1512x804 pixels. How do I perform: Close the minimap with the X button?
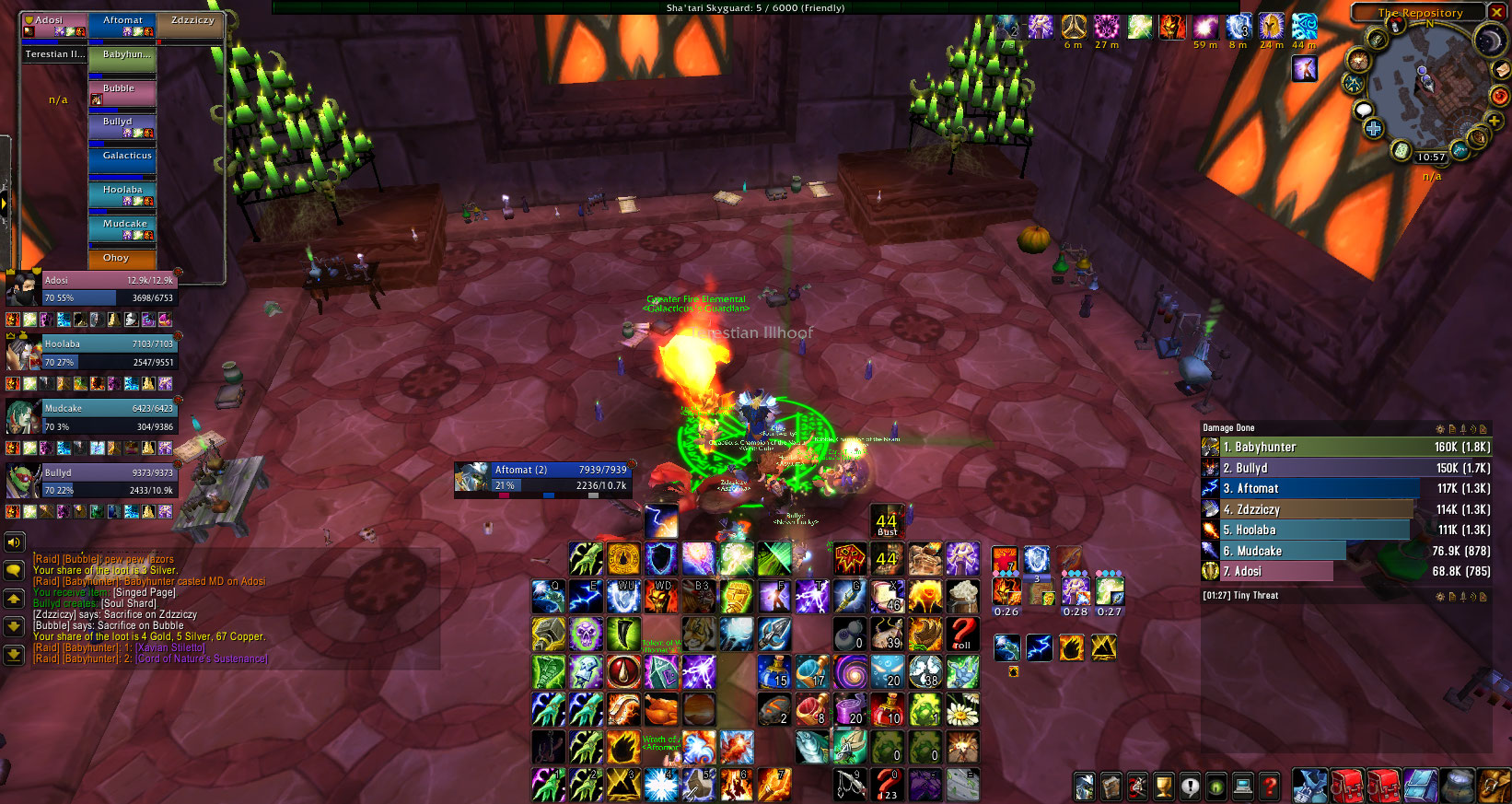pyautogui.click(x=1498, y=12)
